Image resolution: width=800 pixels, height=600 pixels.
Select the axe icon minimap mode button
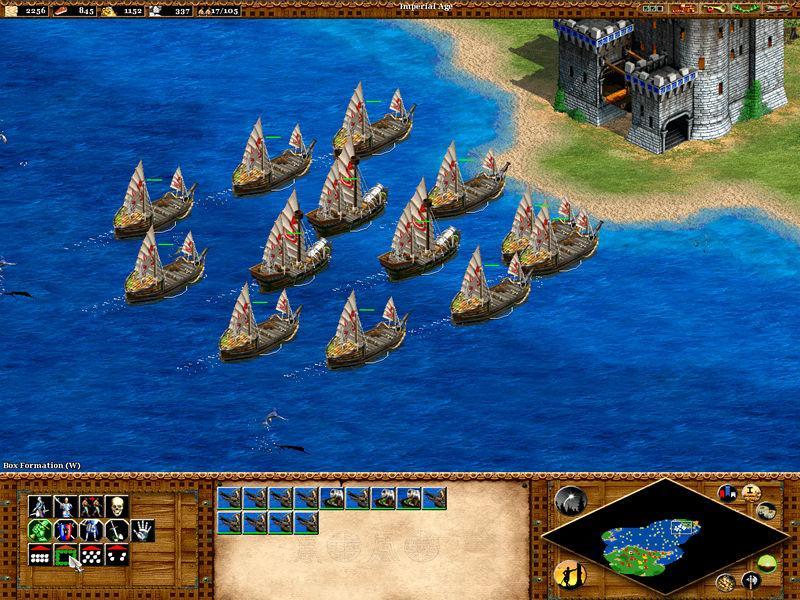click(750, 580)
